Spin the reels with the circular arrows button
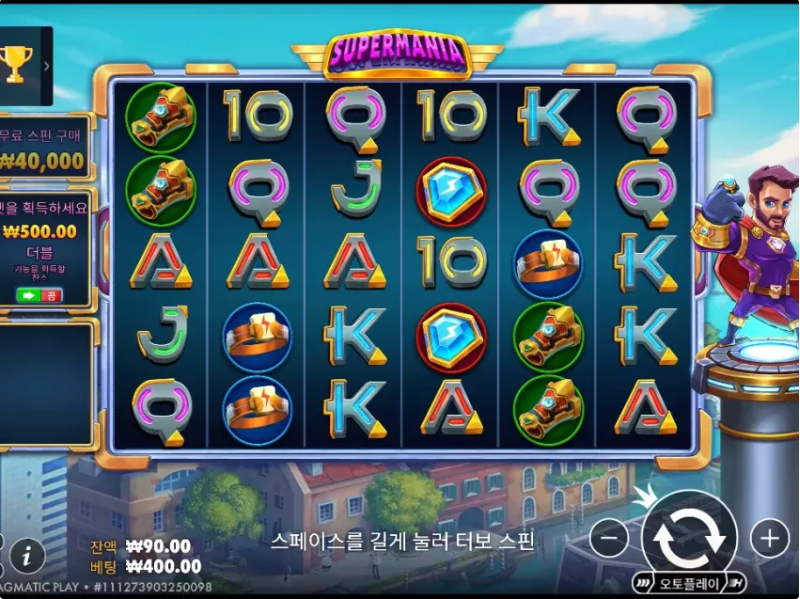The width and height of the screenshot is (800, 599). (689, 537)
